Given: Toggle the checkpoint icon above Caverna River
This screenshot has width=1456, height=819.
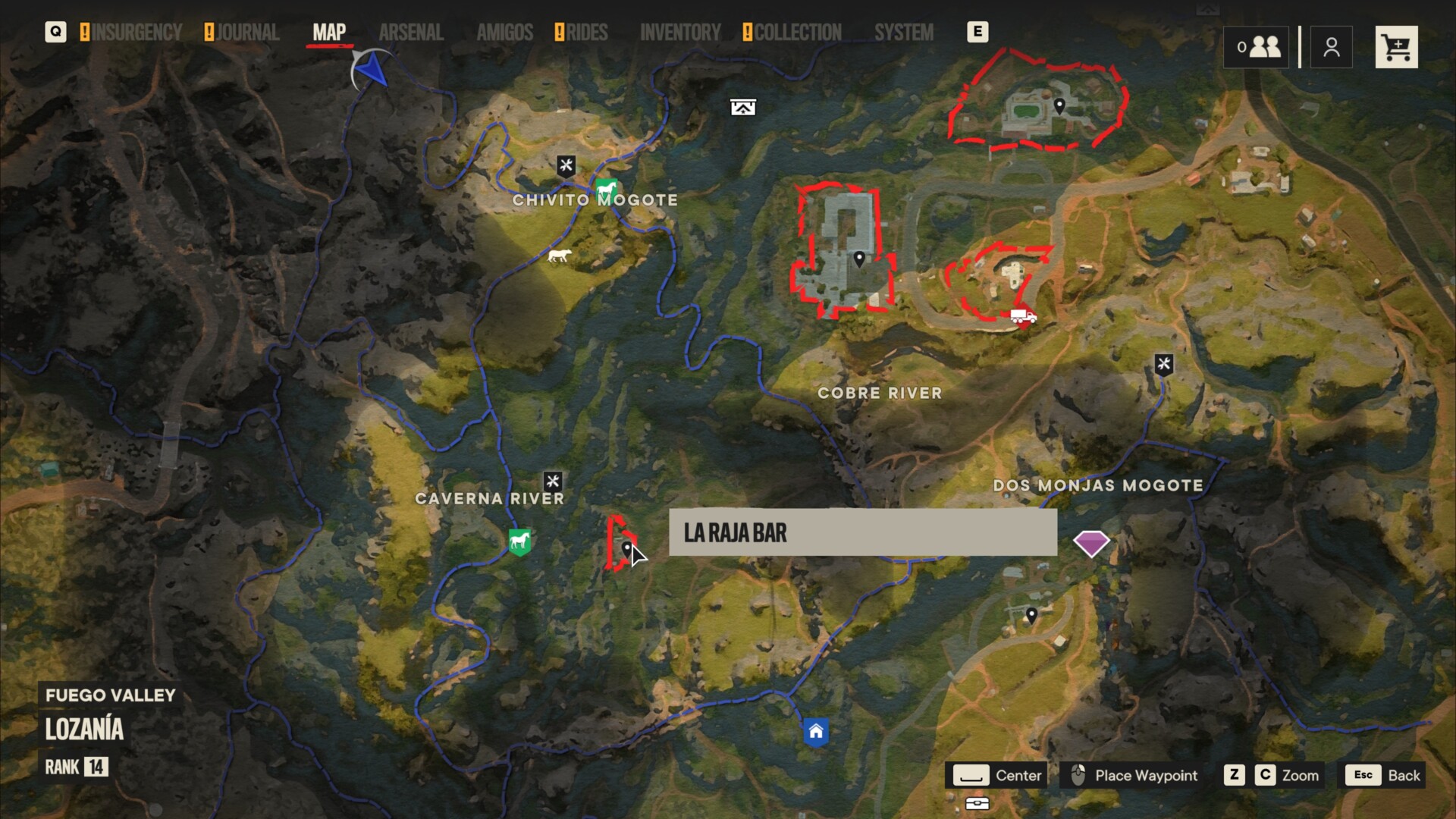Looking at the screenshot, I should click(554, 481).
